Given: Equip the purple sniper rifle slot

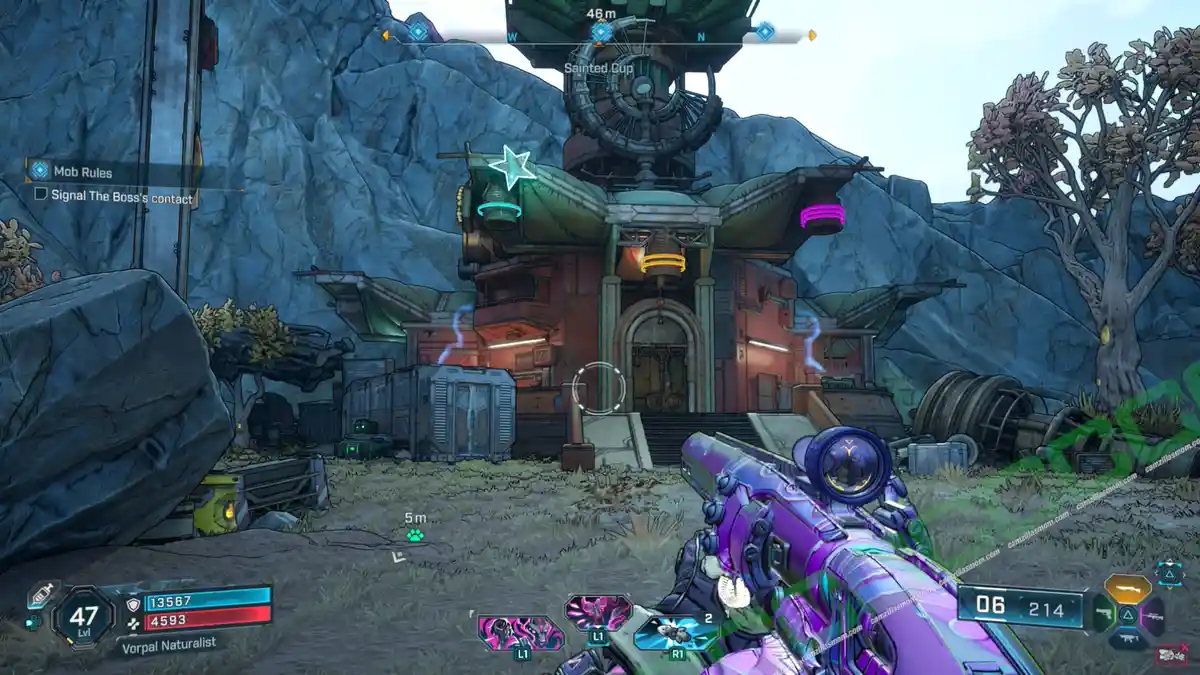Looking at the screenshot, I should (x=1152, y=614).
